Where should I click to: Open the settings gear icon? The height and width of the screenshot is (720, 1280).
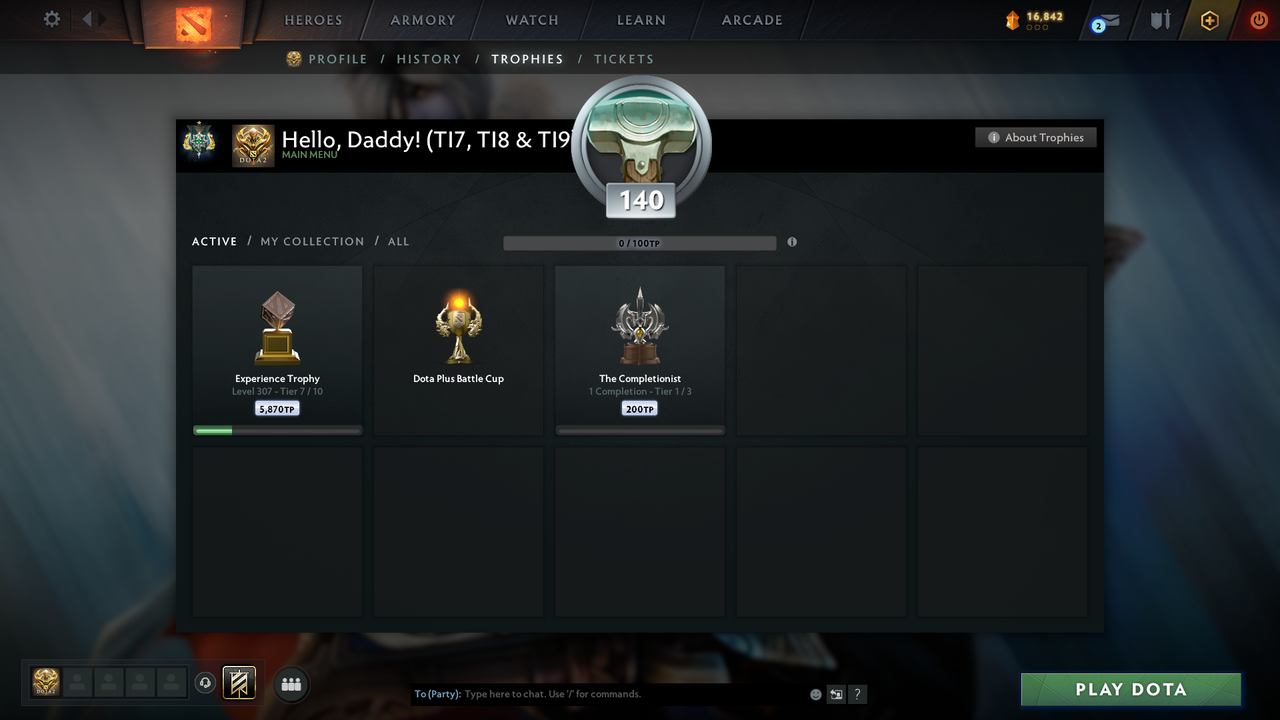point(51,19)
